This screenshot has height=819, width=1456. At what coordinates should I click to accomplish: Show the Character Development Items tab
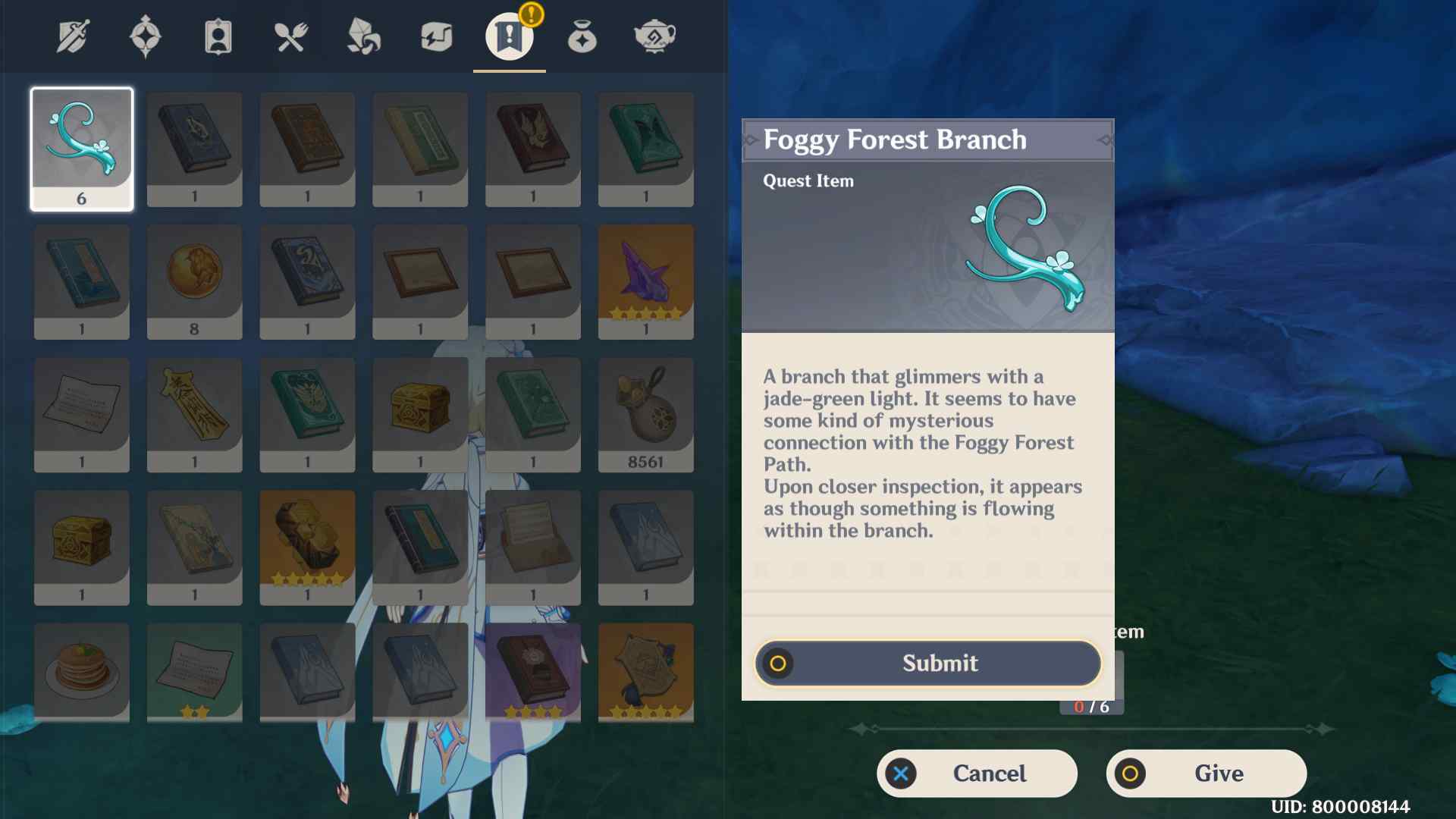click(x=218, y=36)
